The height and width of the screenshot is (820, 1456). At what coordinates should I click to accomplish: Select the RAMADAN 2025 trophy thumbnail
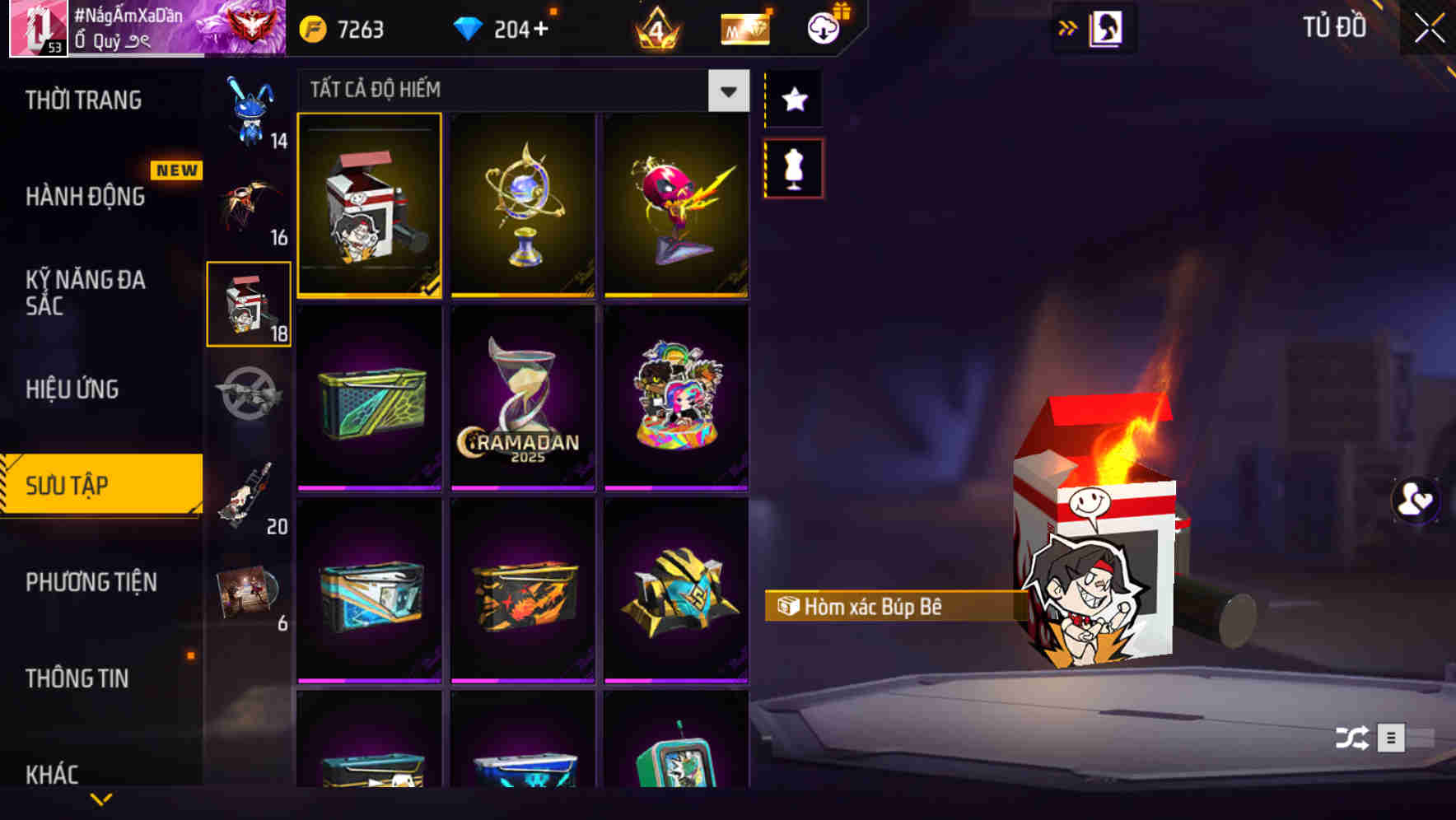tap(522, 398)
